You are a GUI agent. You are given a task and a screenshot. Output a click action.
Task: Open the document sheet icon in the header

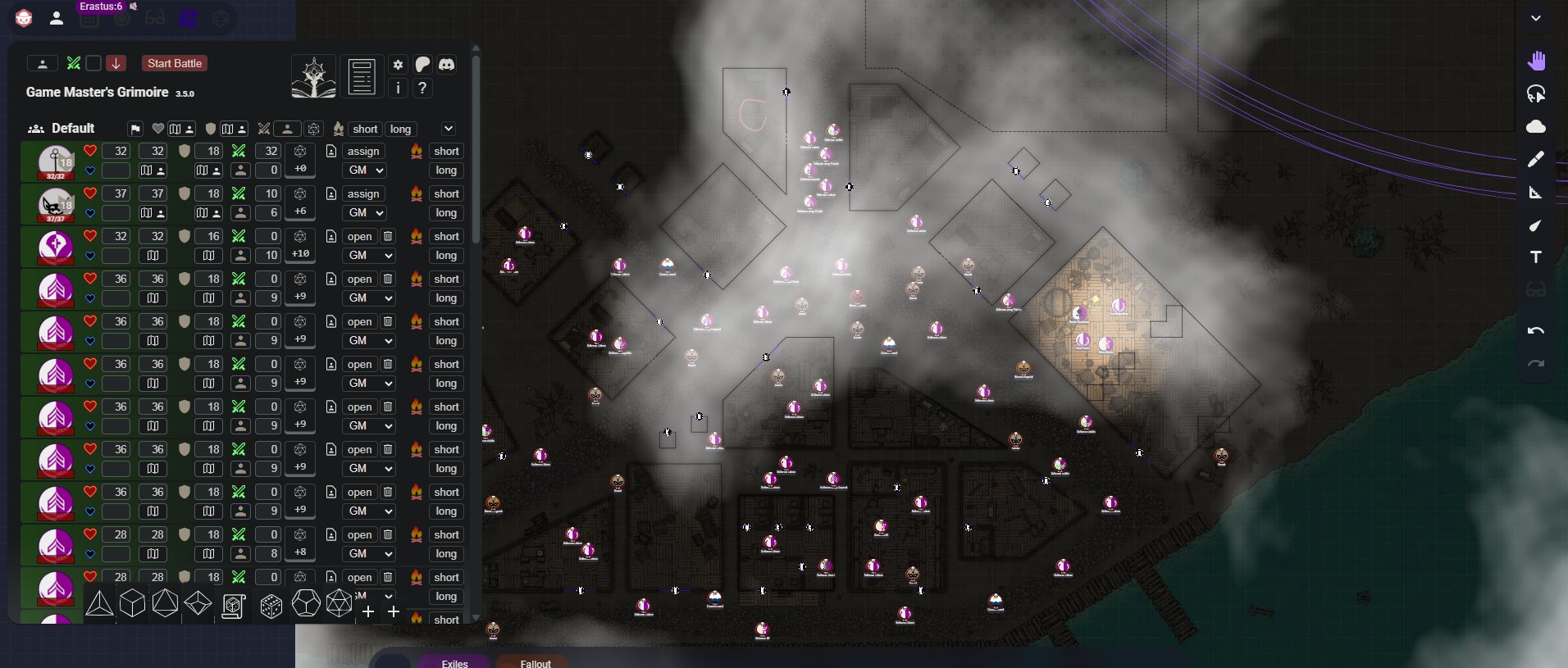(362, 77)
